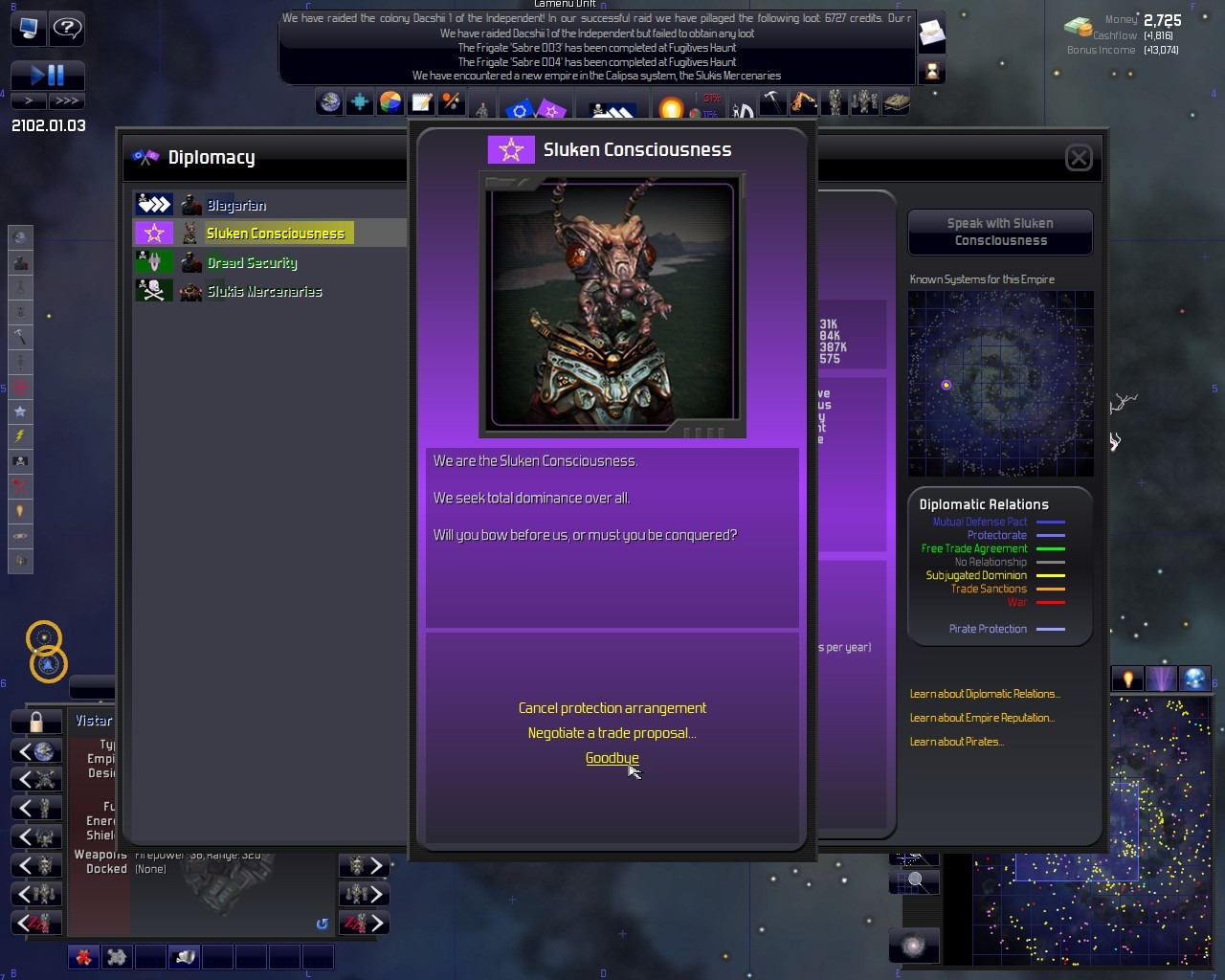Image resolution: width=1225 pixels, height=980 pixels.
Task: Open Learn about Diplomatic Relations link
Action: [985, 694]
